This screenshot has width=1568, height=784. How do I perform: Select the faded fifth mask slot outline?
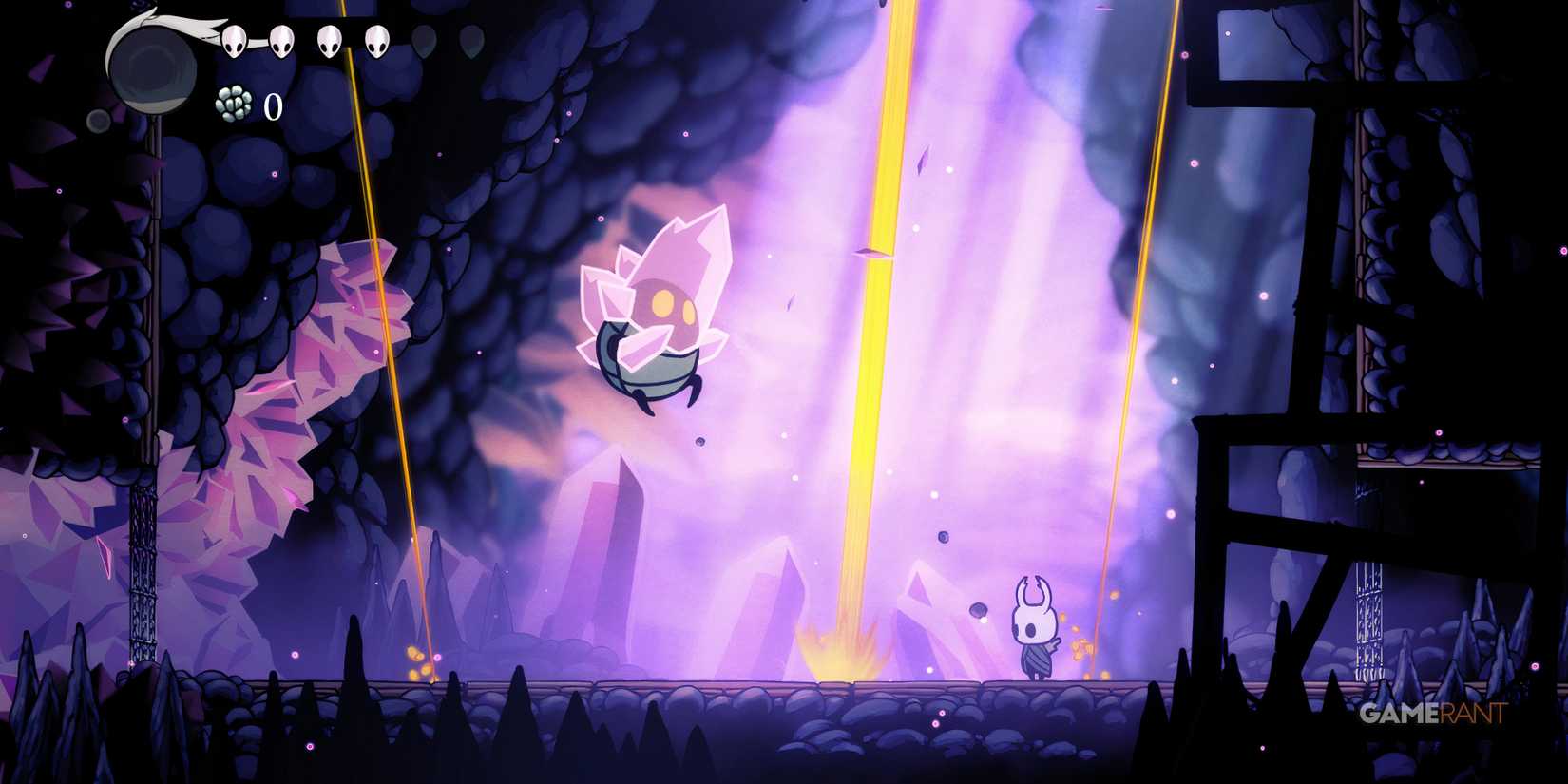(424, 43)
